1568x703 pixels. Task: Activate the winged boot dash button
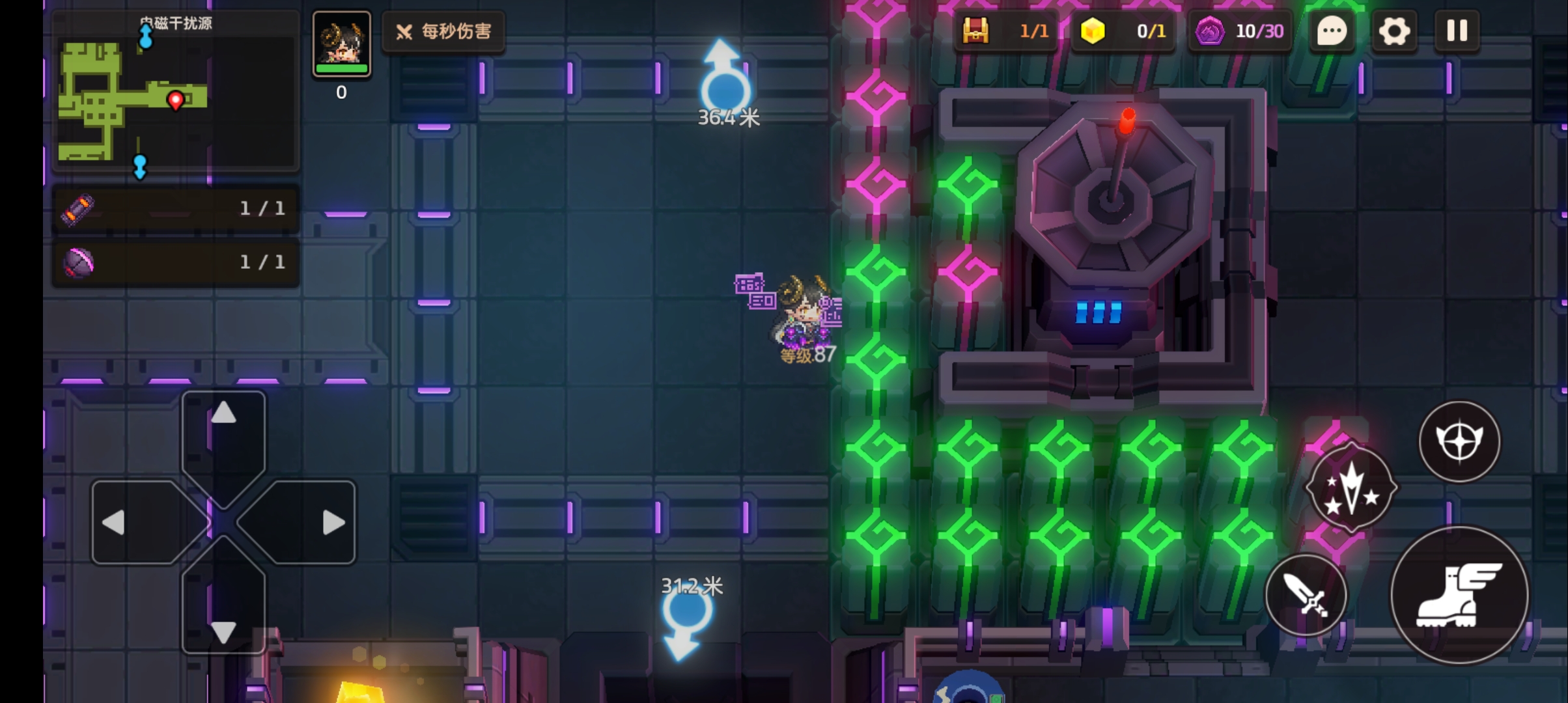click(x=1459, y=595)
